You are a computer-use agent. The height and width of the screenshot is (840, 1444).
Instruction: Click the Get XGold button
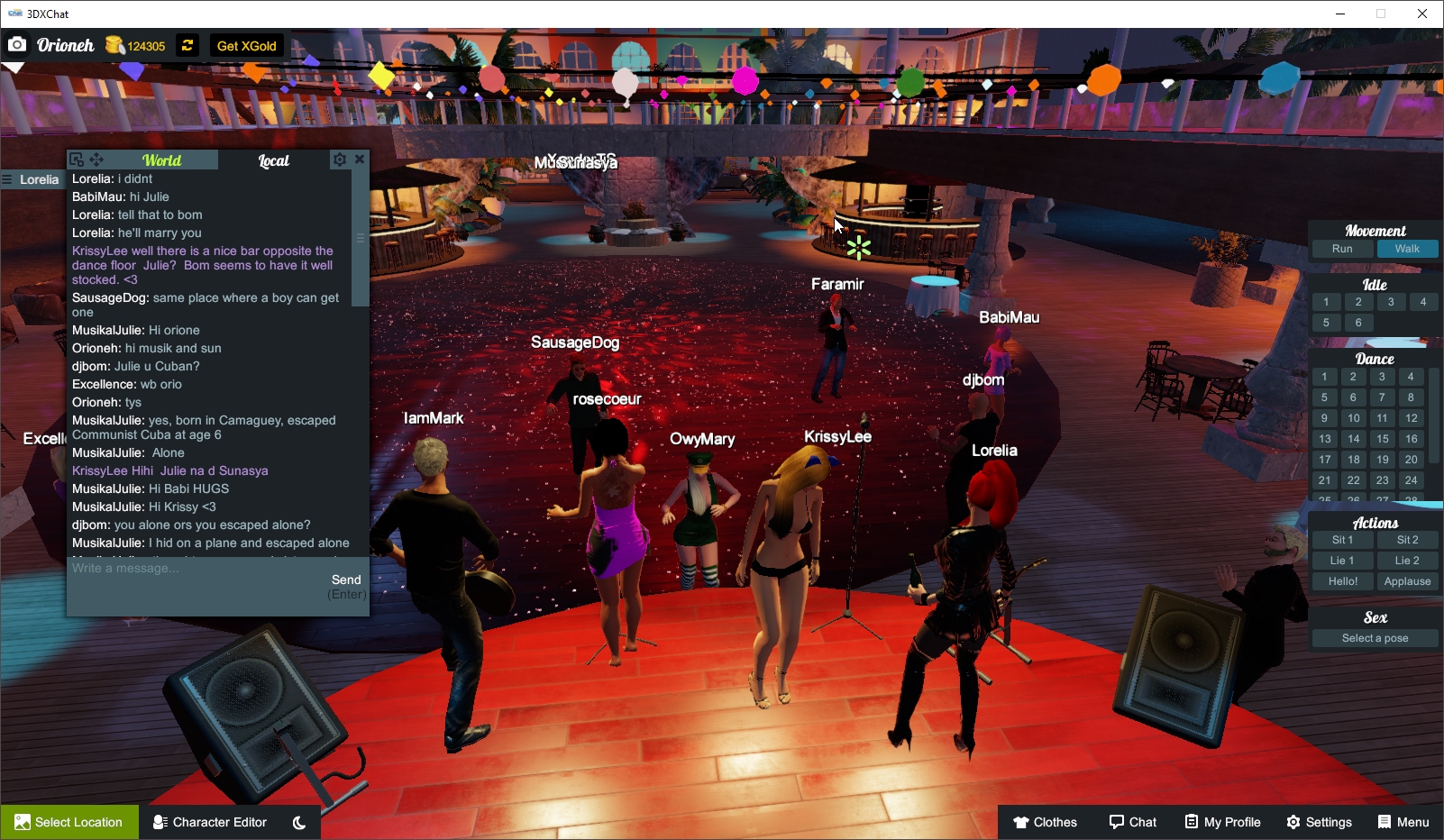pyautogui.click(x=246, y=45)
